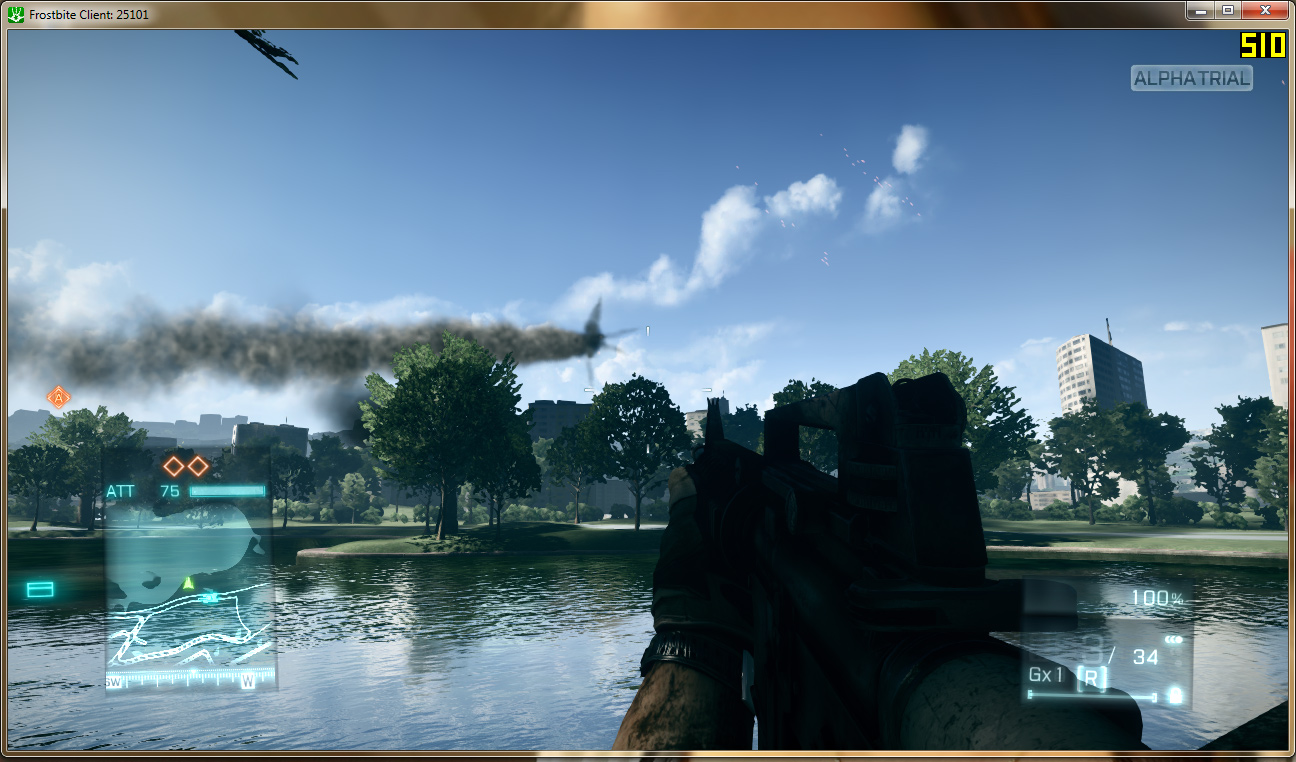Image resolution: width=1296 pixels, height=762 pixels.
Task: Toggle the fire mode indicator dots
Action: 1173,640
